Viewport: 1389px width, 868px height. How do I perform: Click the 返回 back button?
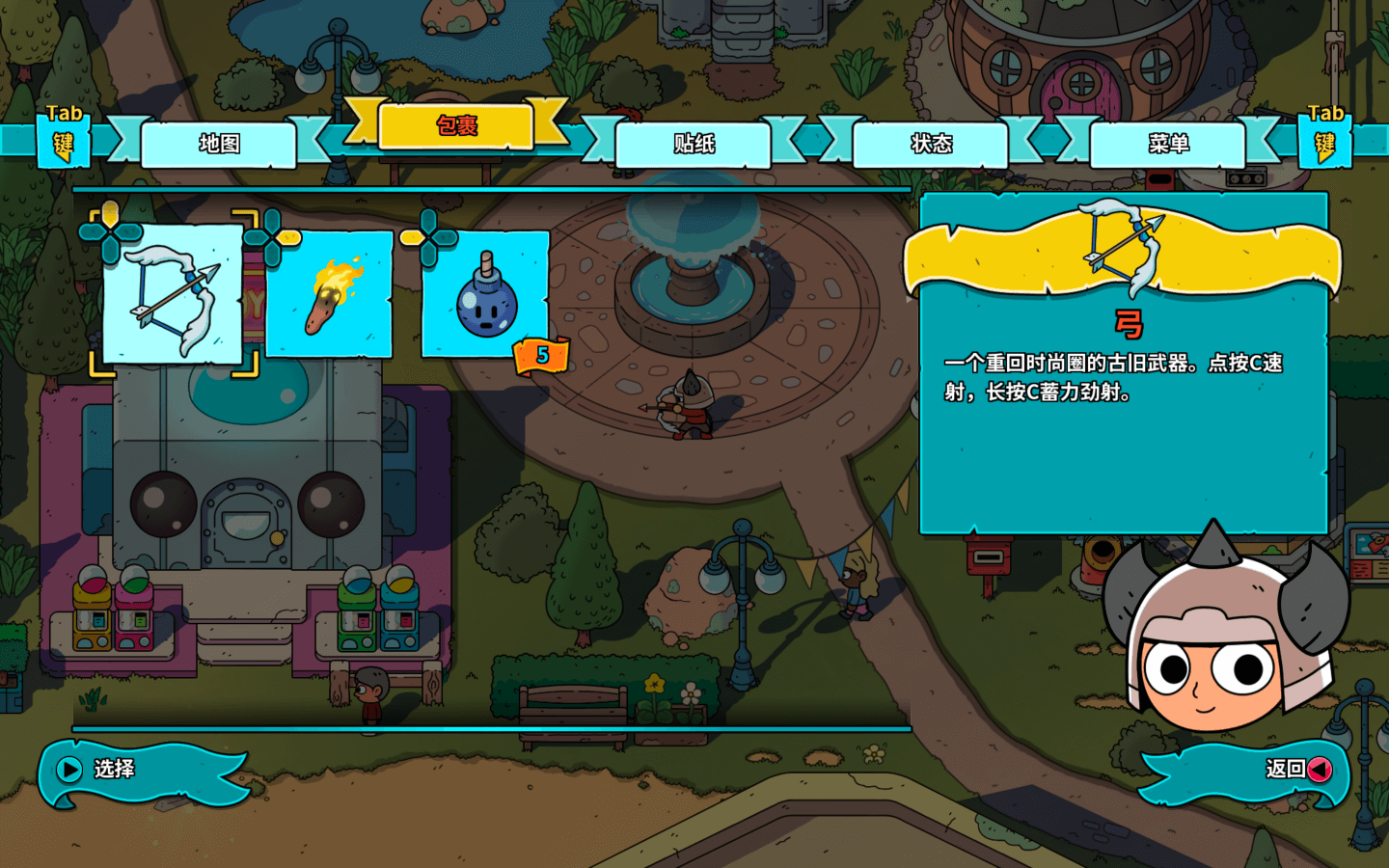(1285, 770)
